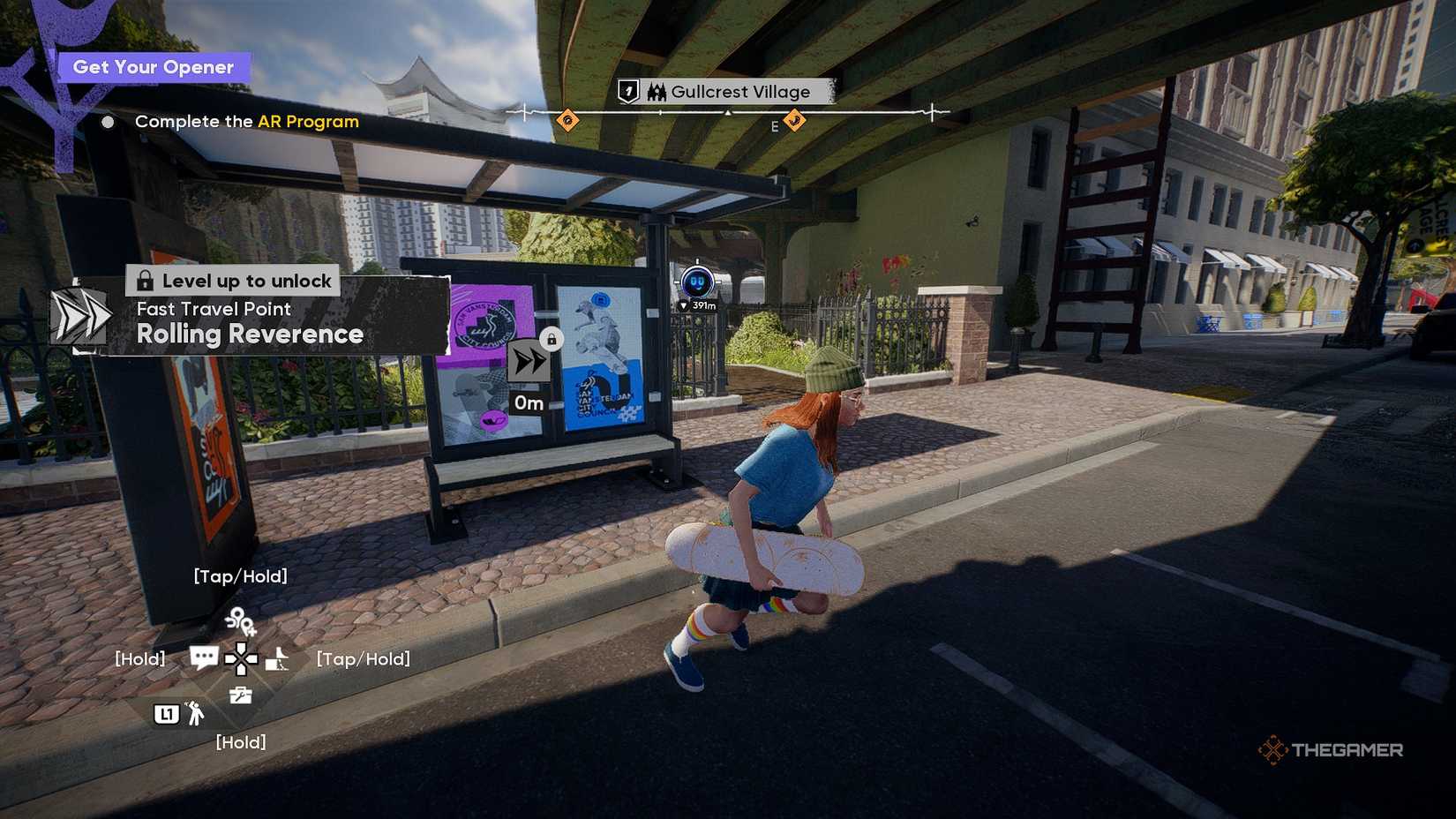1456x819 pixels.
Task: Click the blue robot companion marker showing 391m
Action: point(695,281)
